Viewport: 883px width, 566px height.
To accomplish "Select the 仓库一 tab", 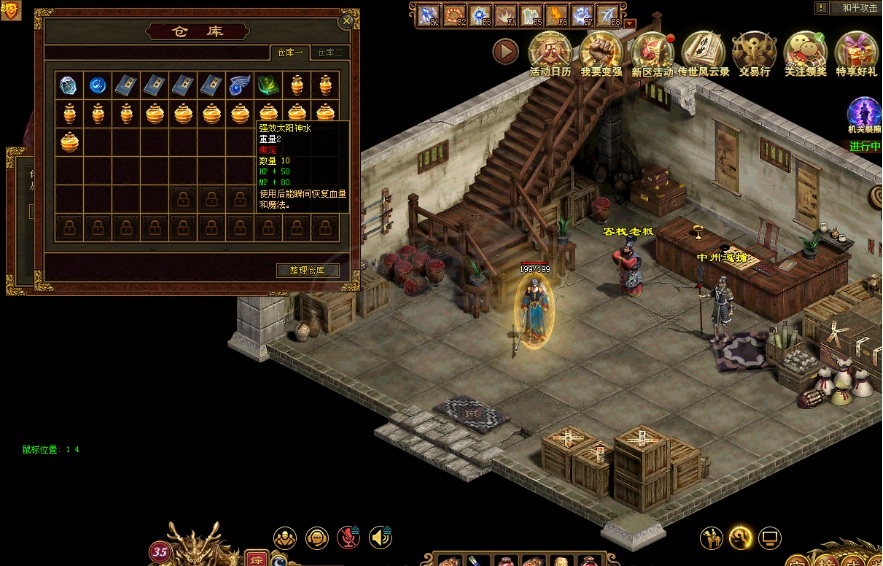I will [x=289, y=52].
